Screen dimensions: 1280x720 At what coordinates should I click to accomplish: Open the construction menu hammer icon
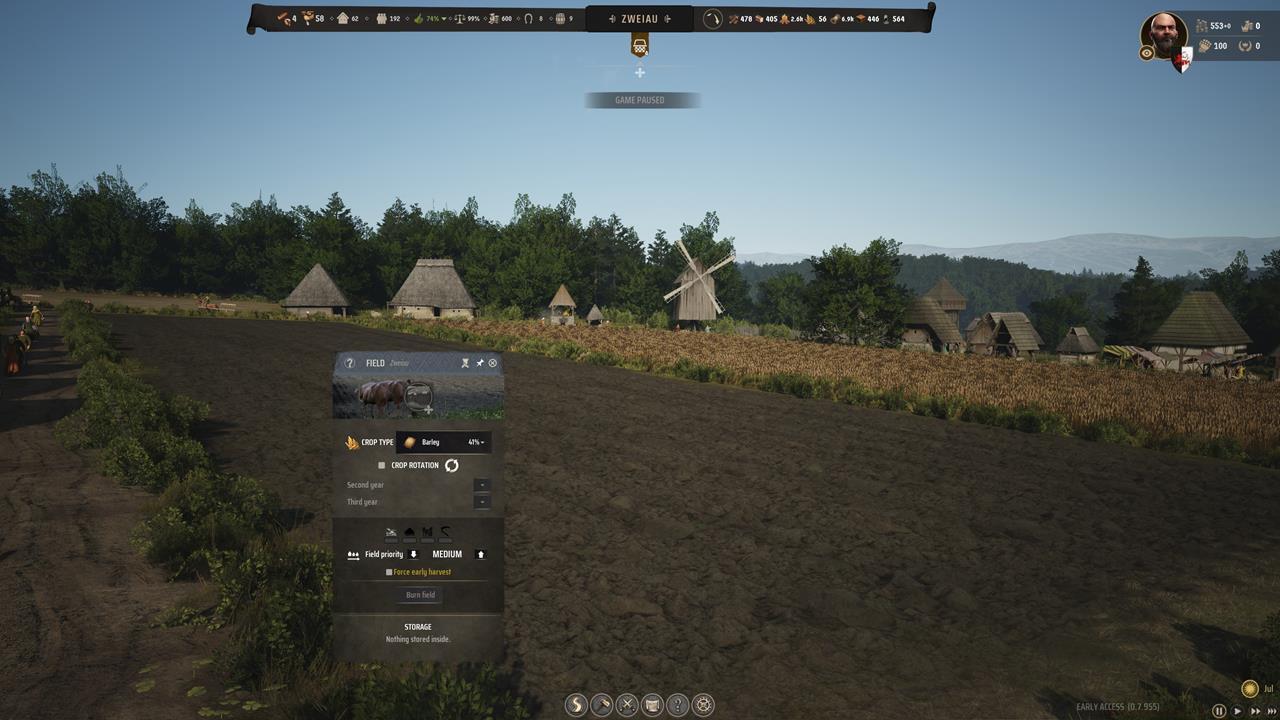click(601, 705)
